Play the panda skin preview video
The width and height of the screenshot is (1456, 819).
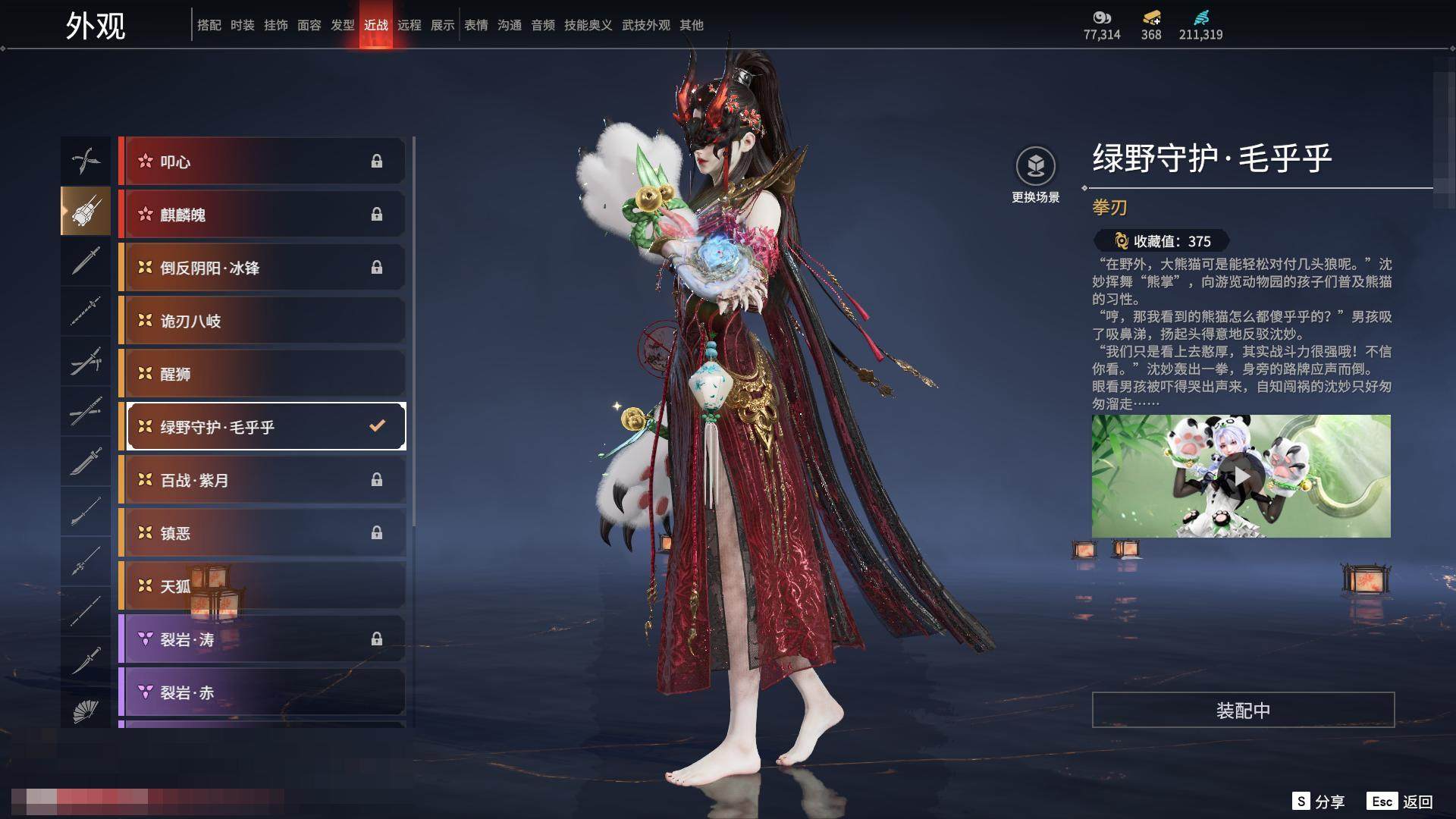pos(1241,476)
